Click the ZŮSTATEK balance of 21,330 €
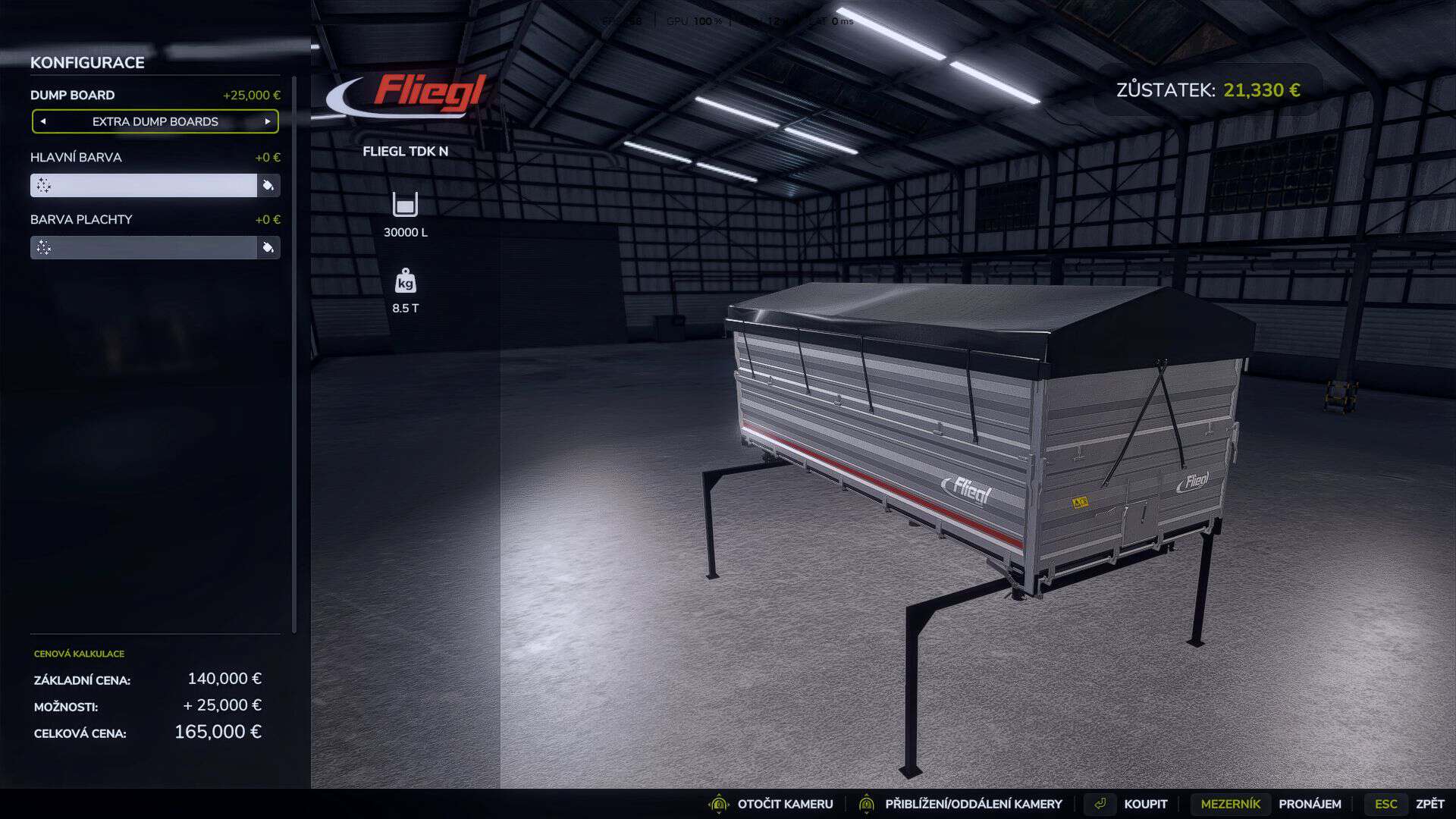 pos(1208,89)
